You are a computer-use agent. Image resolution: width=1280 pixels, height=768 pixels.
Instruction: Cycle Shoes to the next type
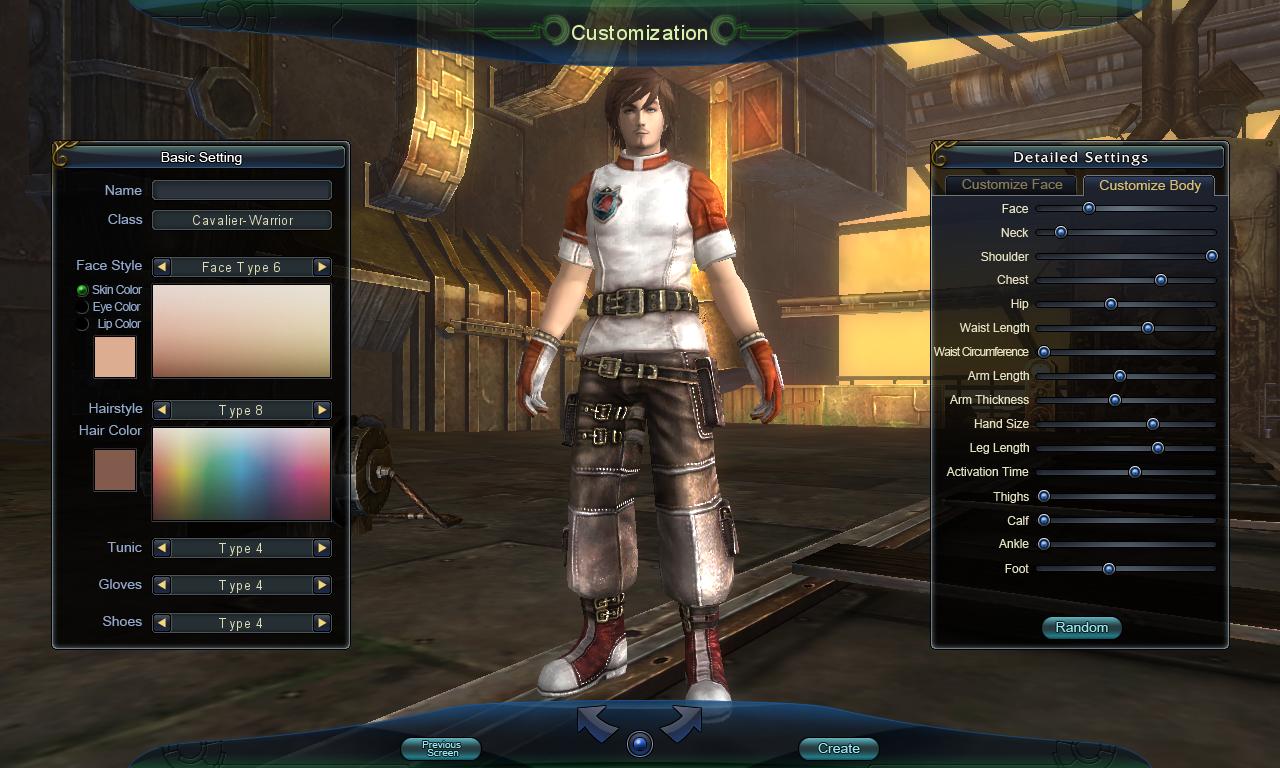pyautogui.click(x=321, y=623)
